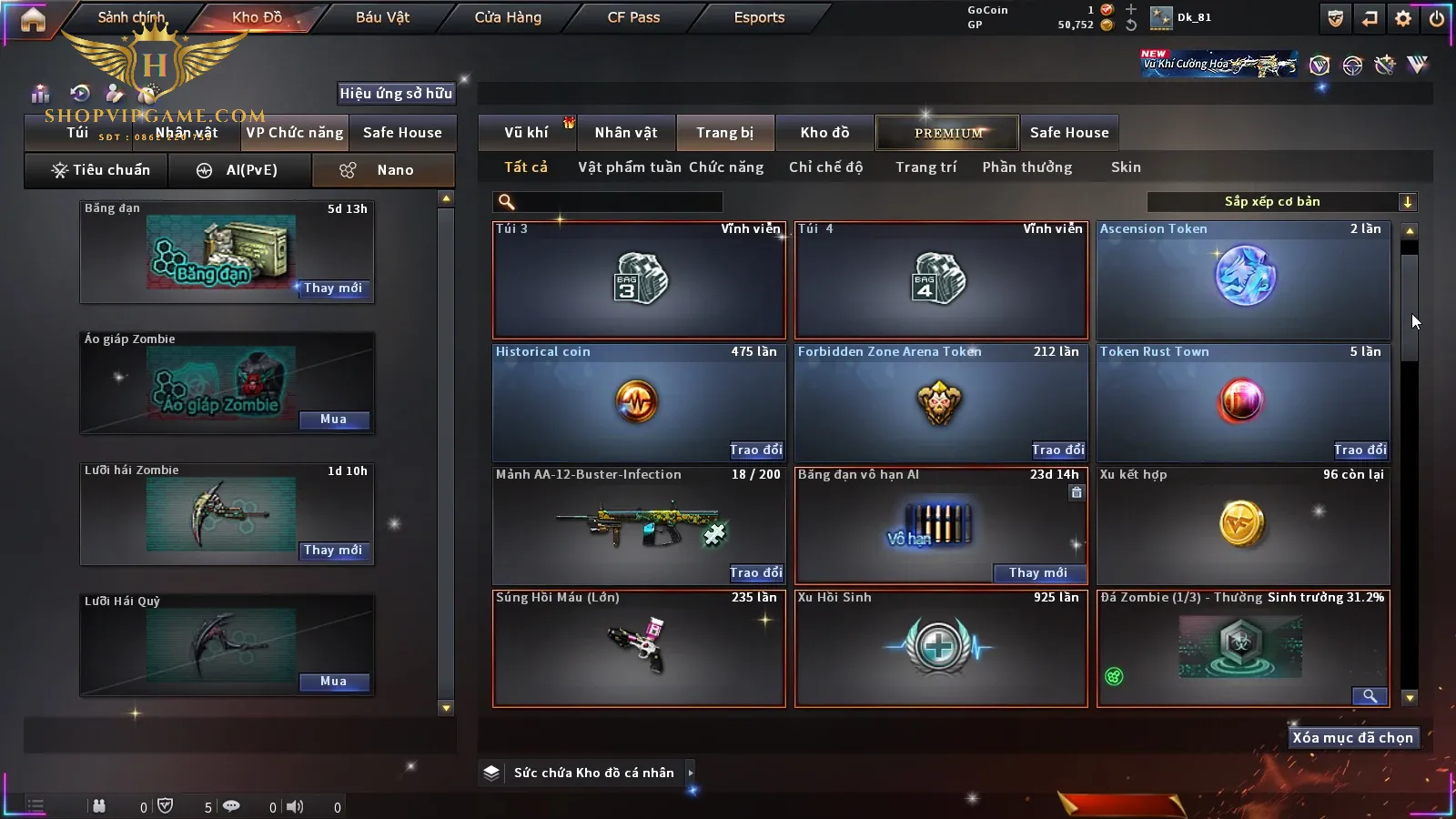
Task: Open the settings gear icon
Action: (1403, 18)
